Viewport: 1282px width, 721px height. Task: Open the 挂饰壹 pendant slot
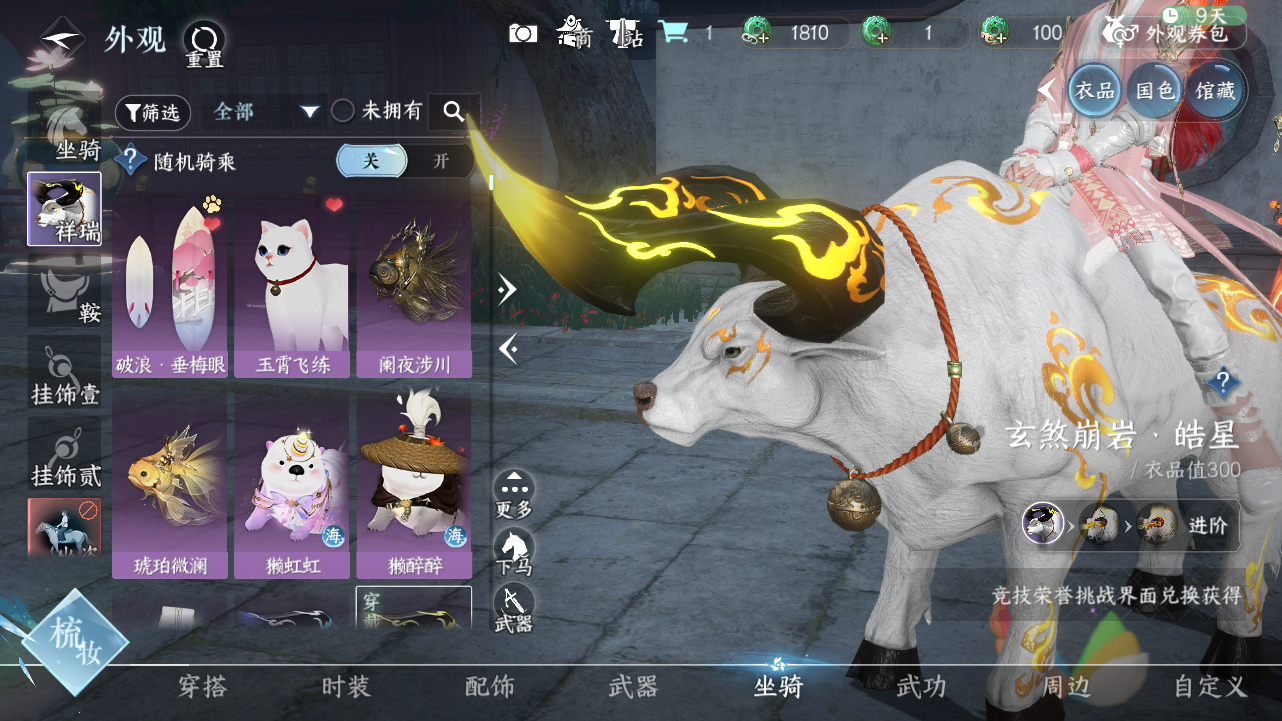coord(64,374)
